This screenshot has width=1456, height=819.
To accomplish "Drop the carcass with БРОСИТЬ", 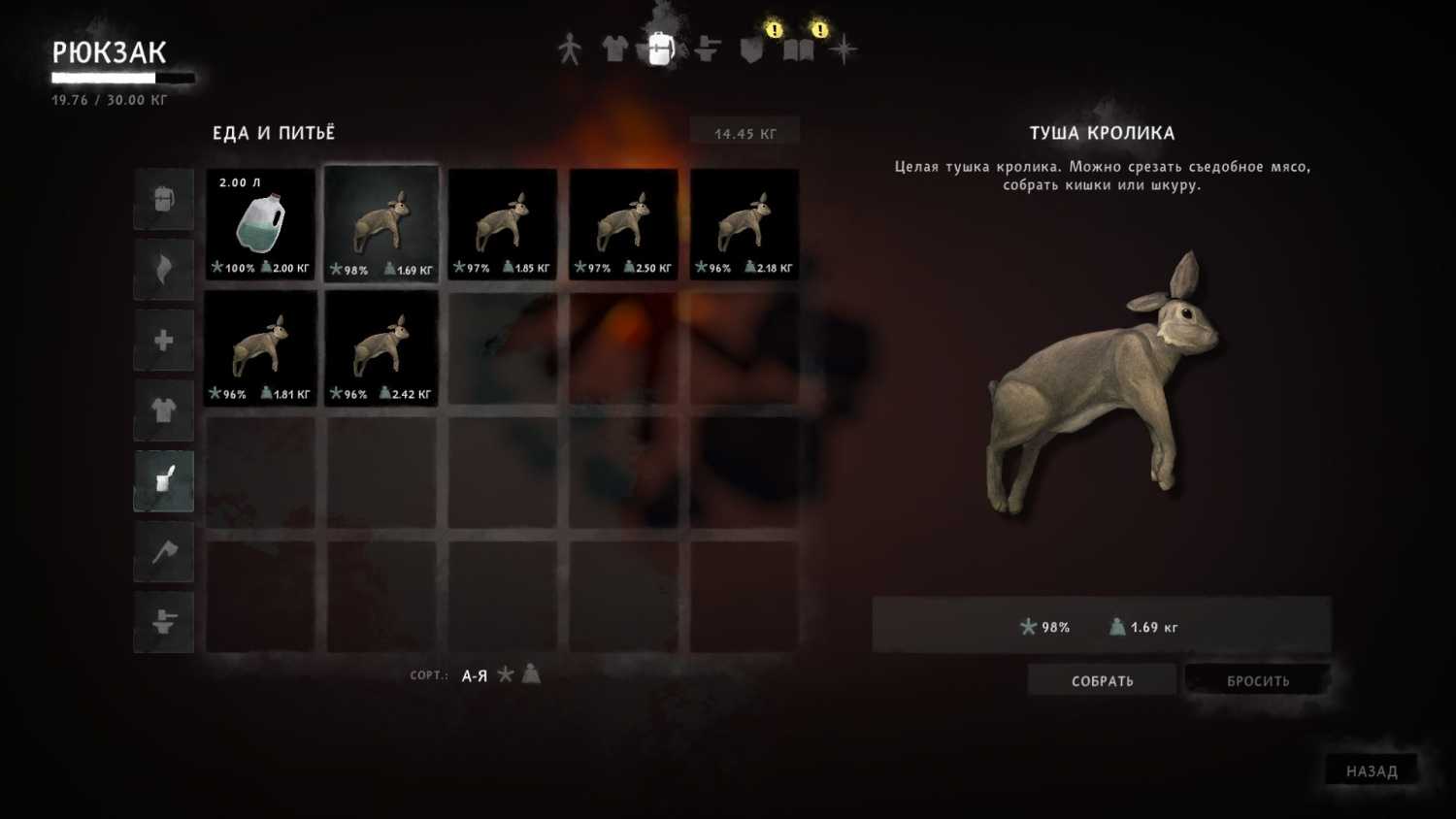I will pyautogui.click(x=1258, y=680).
